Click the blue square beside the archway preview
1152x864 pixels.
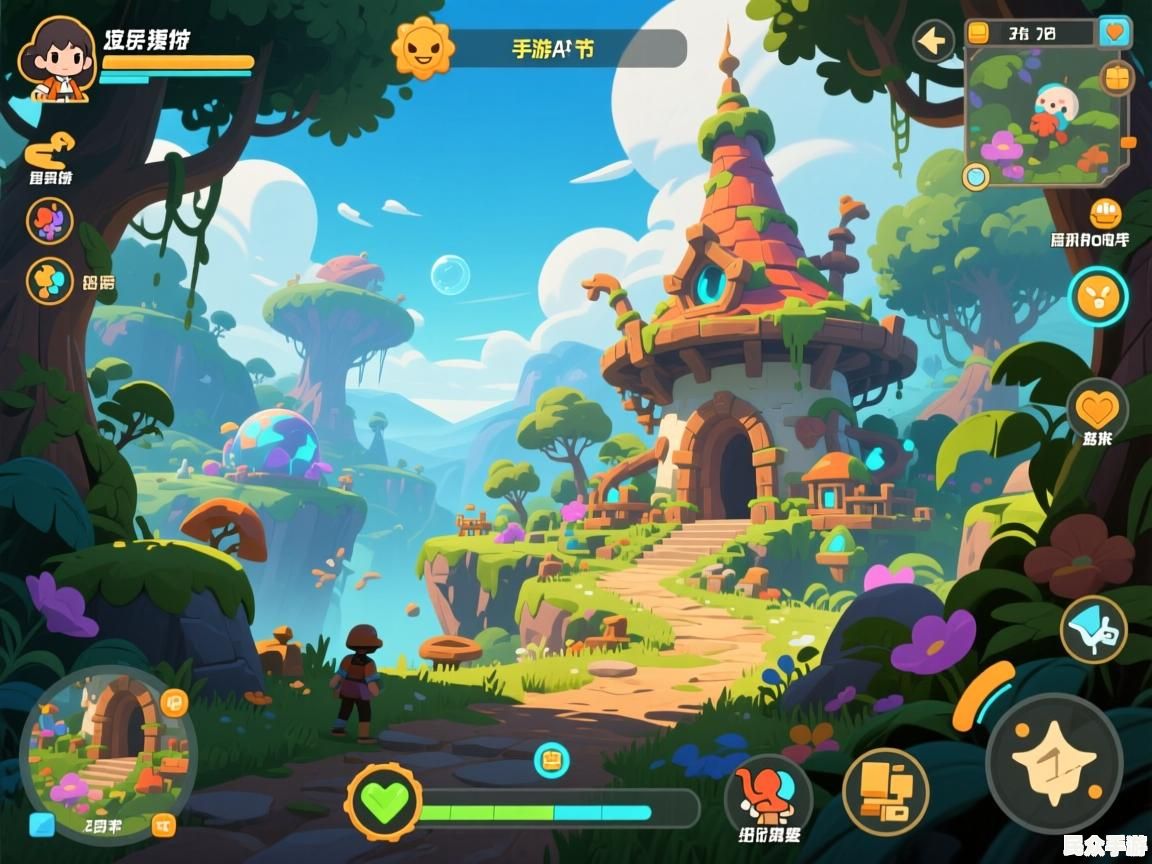point(42,824)
